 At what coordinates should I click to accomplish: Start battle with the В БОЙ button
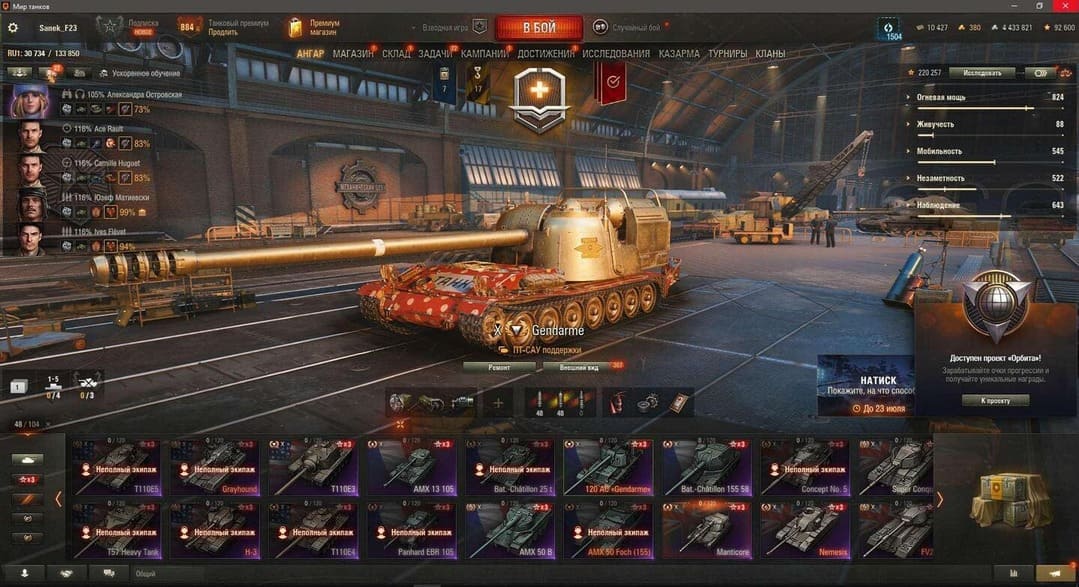pyautogui.click(x=538, y=27)
